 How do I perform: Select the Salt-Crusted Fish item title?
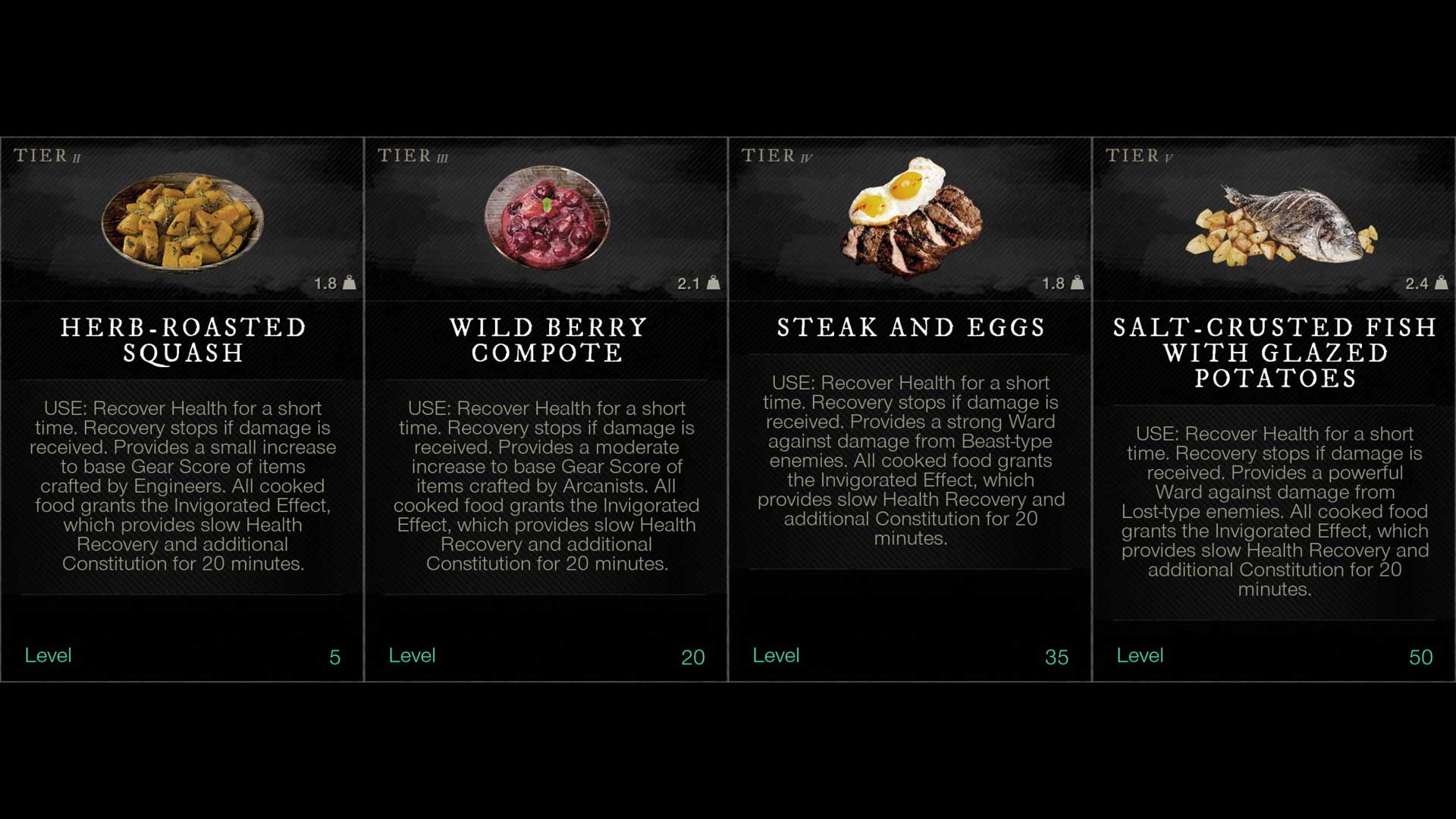point(1274,353)
